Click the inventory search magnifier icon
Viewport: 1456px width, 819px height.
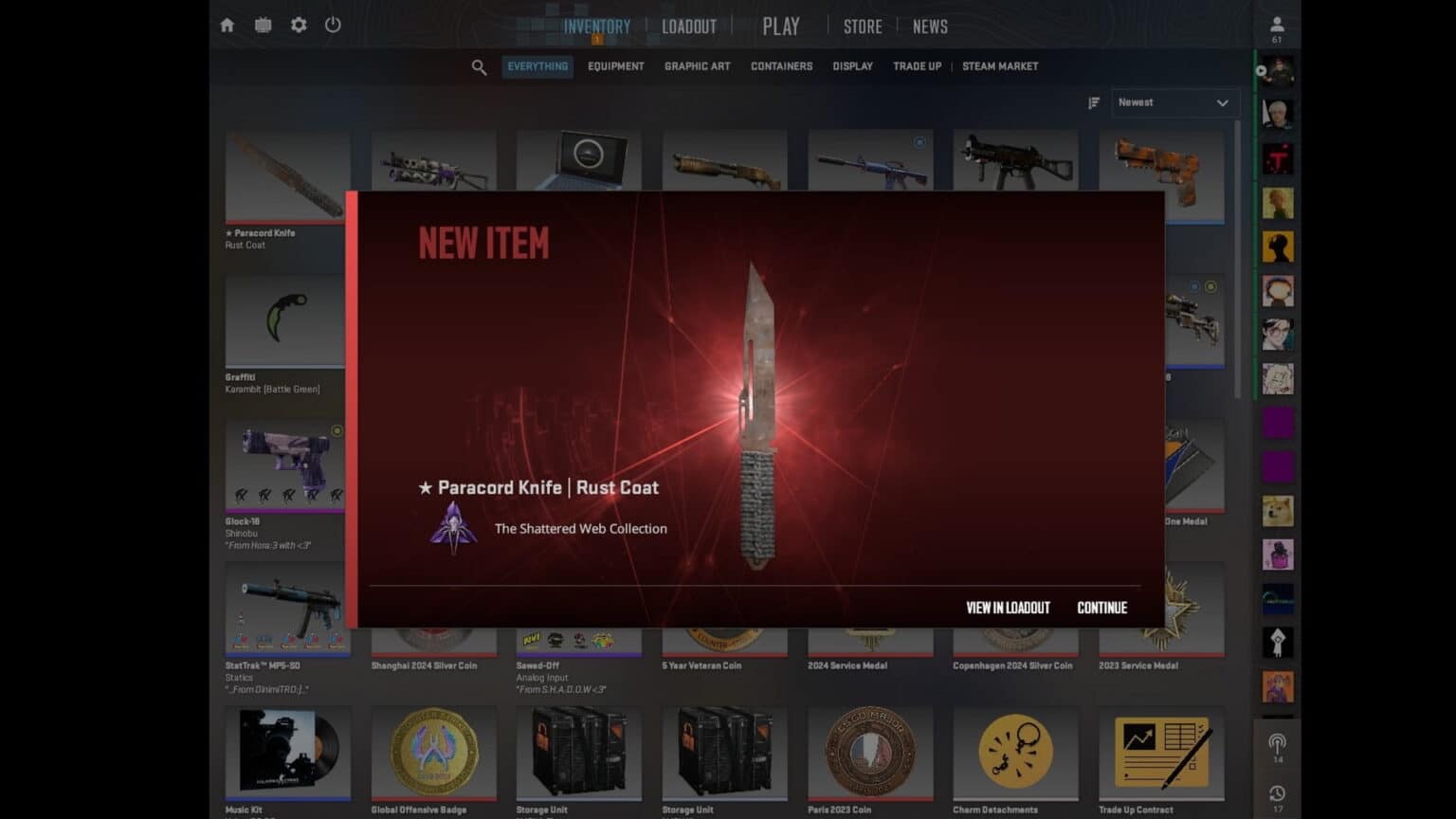(x=479, y=66)
